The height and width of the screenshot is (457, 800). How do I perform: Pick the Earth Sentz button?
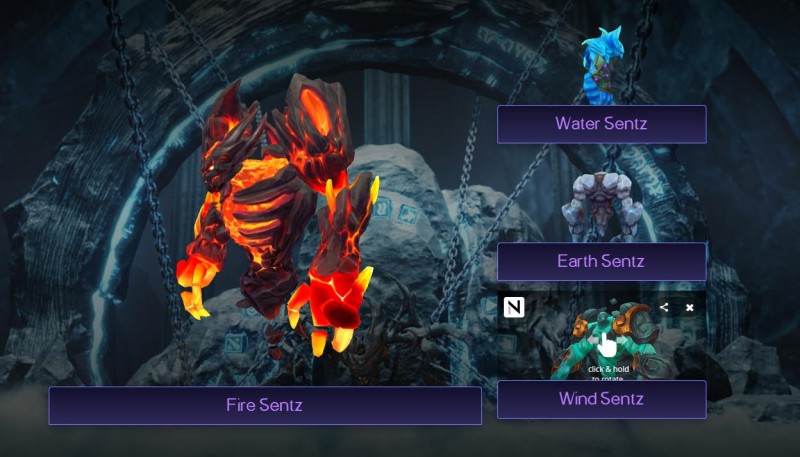[x=601, y=262]
